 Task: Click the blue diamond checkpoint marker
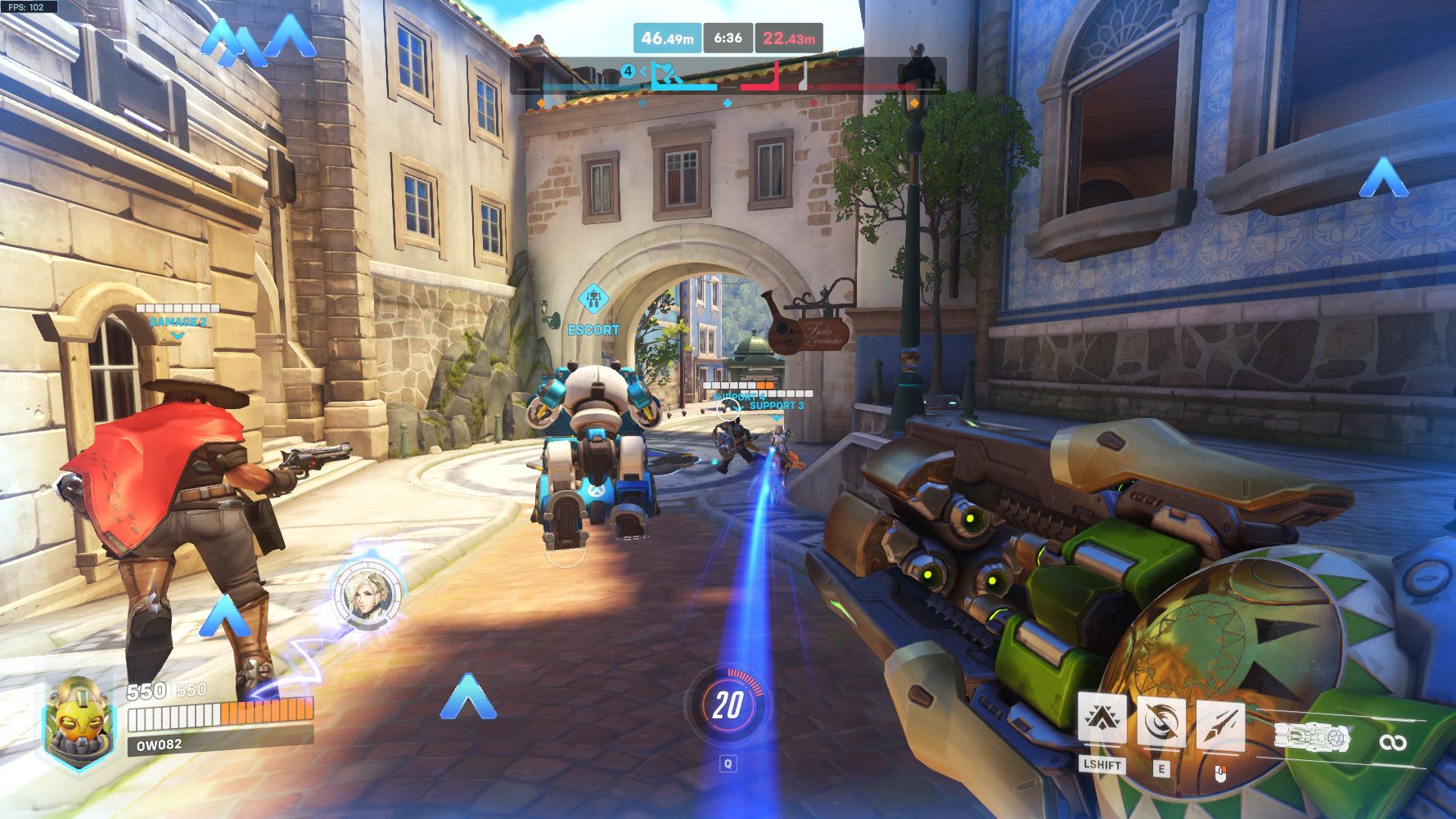pos(727,104)
